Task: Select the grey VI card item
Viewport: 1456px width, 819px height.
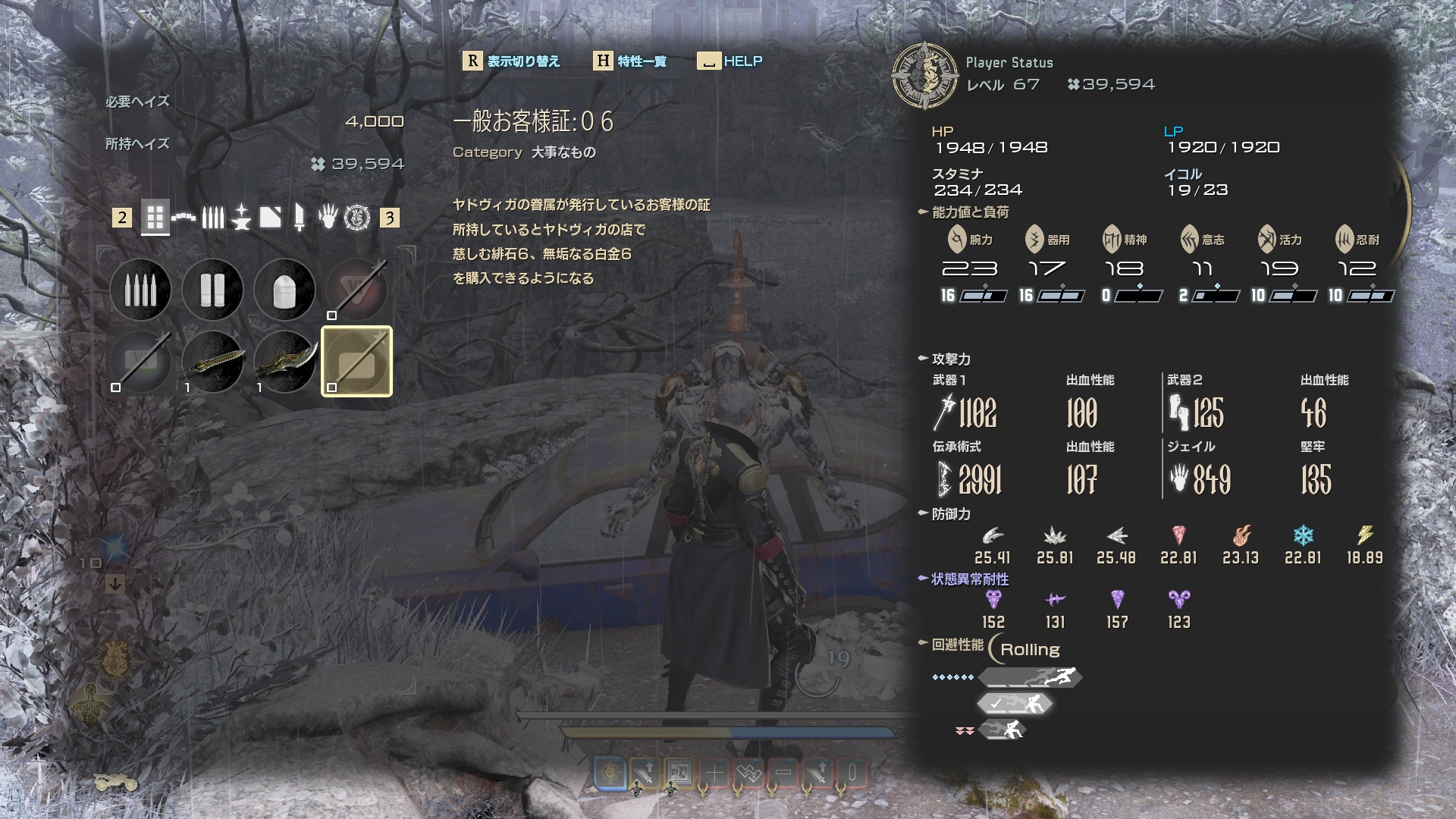Action: [x=140, y=362]
